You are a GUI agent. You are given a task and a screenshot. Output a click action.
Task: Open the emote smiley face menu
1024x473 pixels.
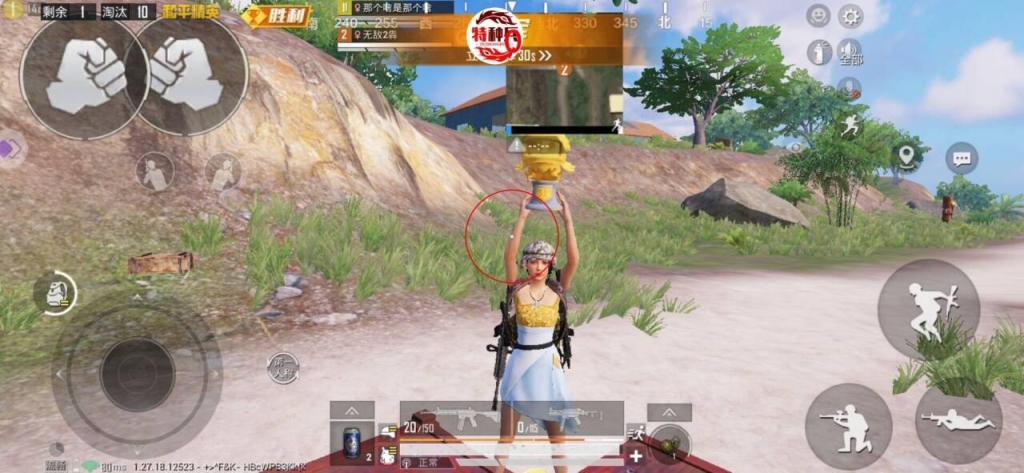[818, 16]
